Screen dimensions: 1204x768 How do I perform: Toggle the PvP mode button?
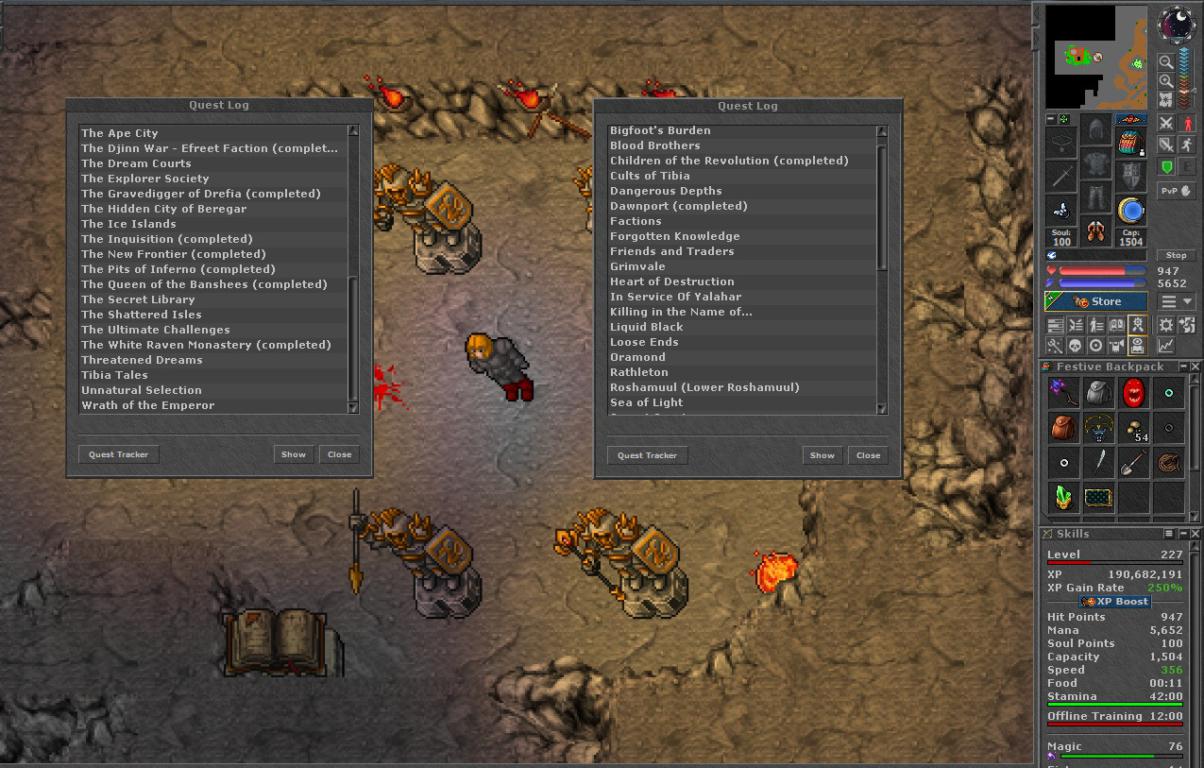(x=1176, y=190)
